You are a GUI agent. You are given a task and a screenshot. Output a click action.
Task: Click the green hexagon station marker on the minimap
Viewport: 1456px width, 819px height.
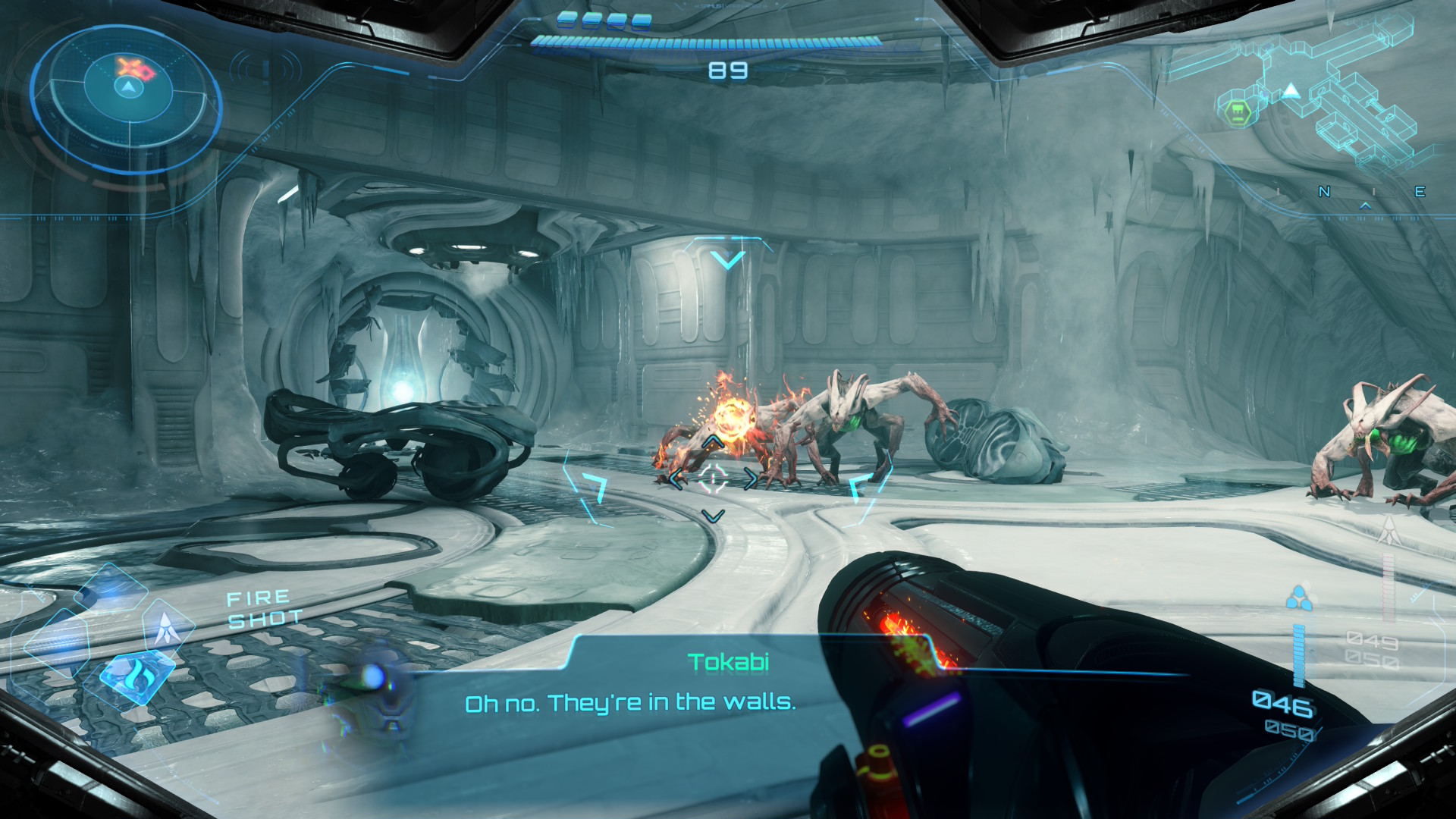(x=1238, y=113)
